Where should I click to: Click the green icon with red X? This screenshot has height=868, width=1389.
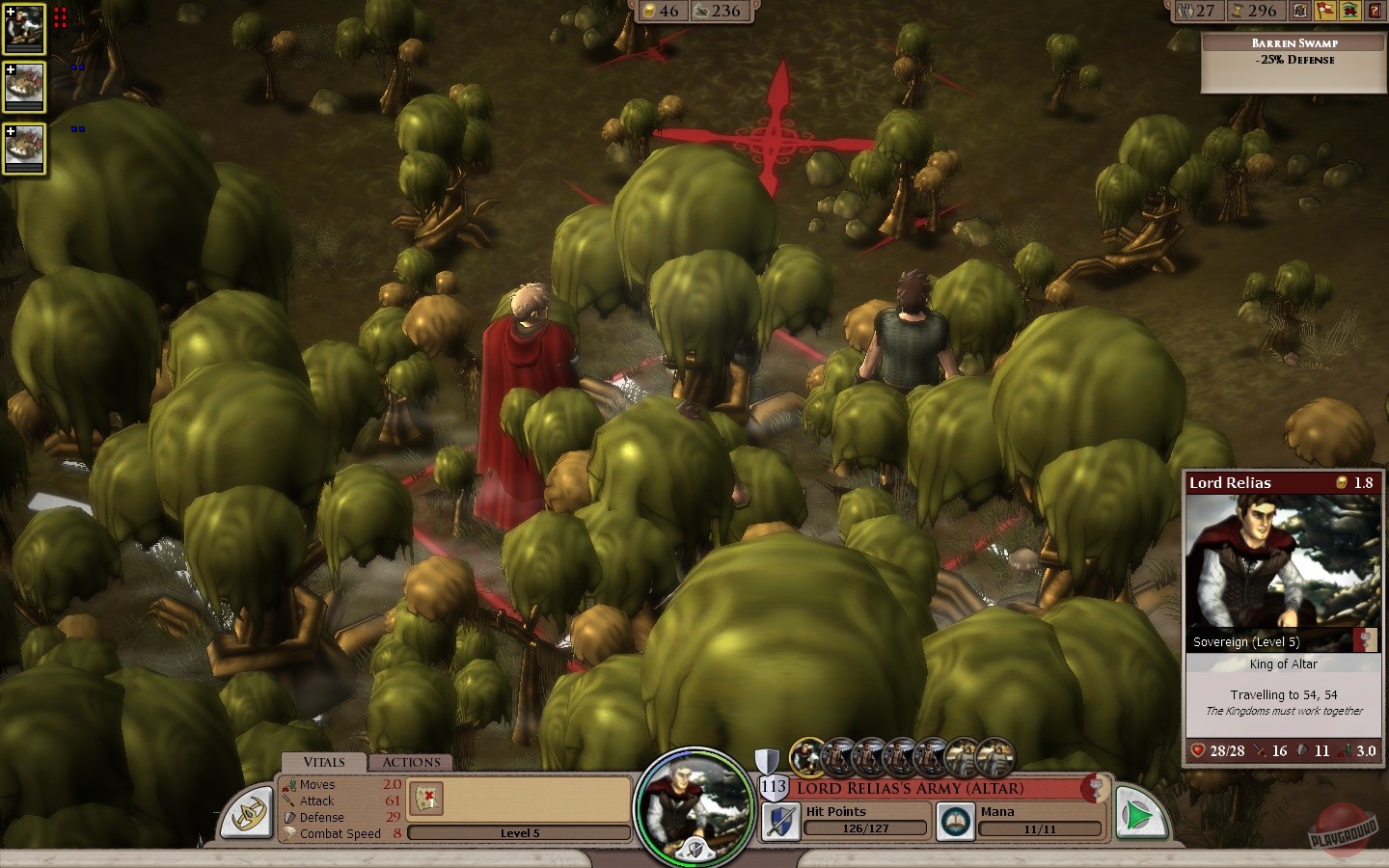pos(1350,11)
